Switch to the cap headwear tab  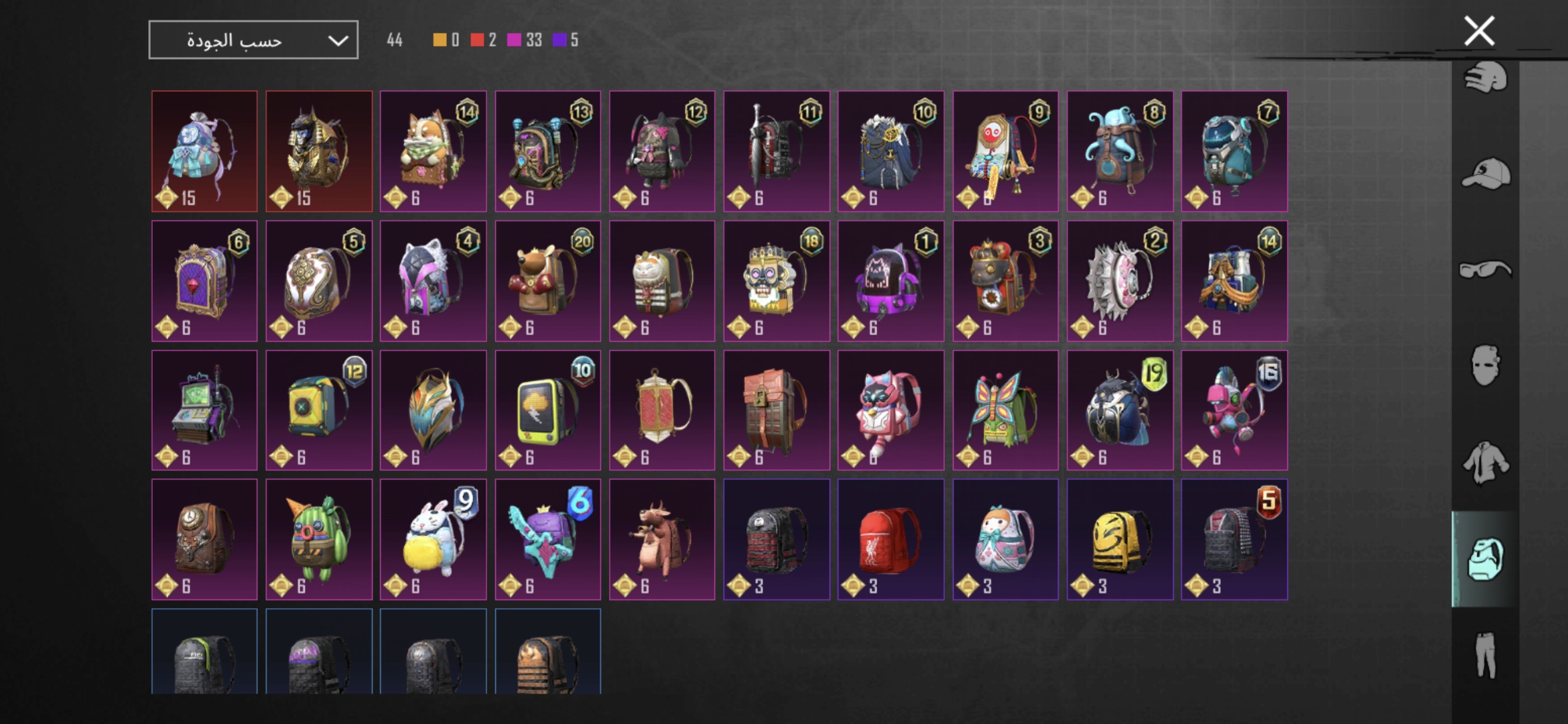pos(1486,174)
